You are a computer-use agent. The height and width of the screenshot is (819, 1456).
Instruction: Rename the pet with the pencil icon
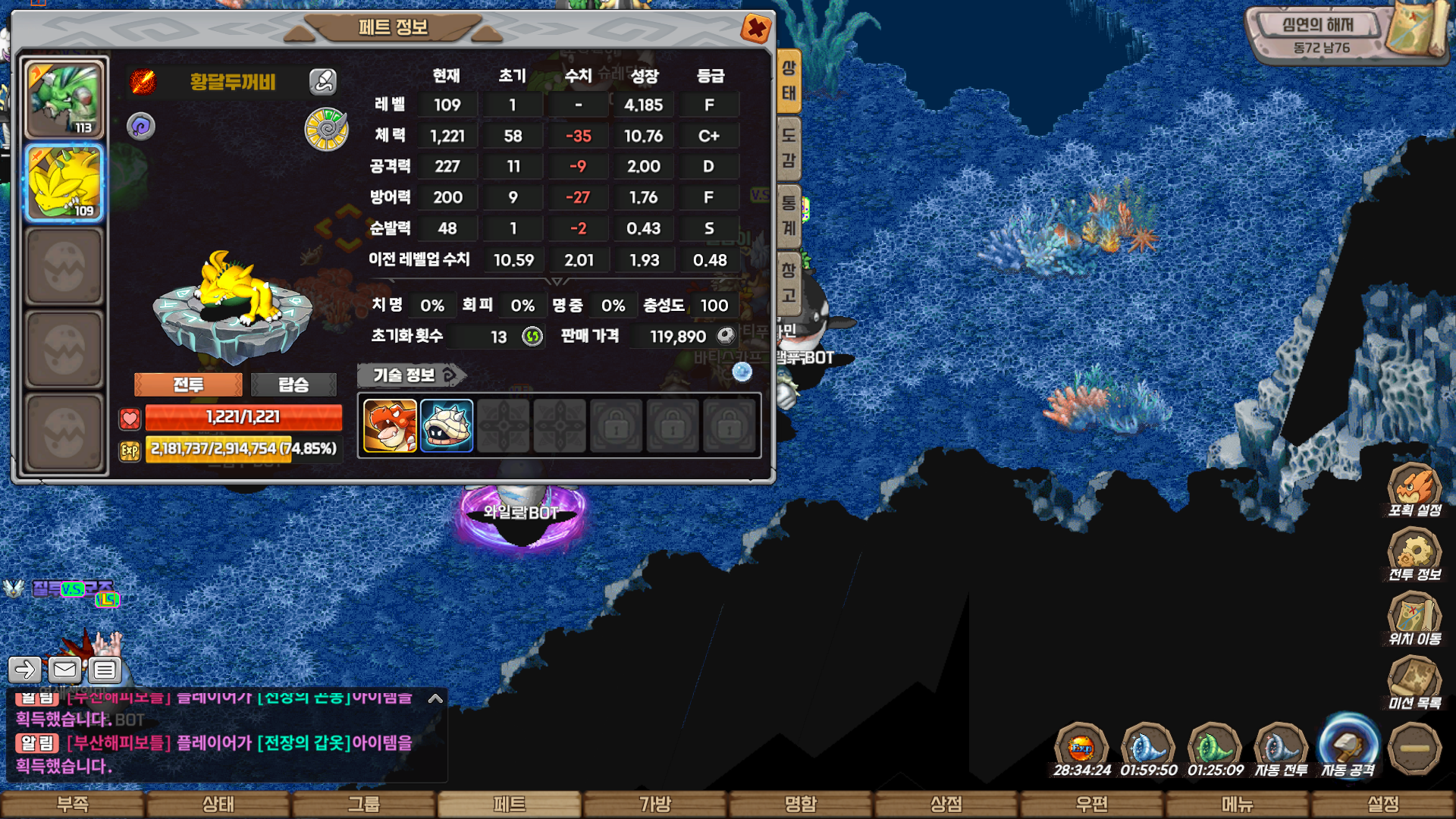[x=323, y=81]
